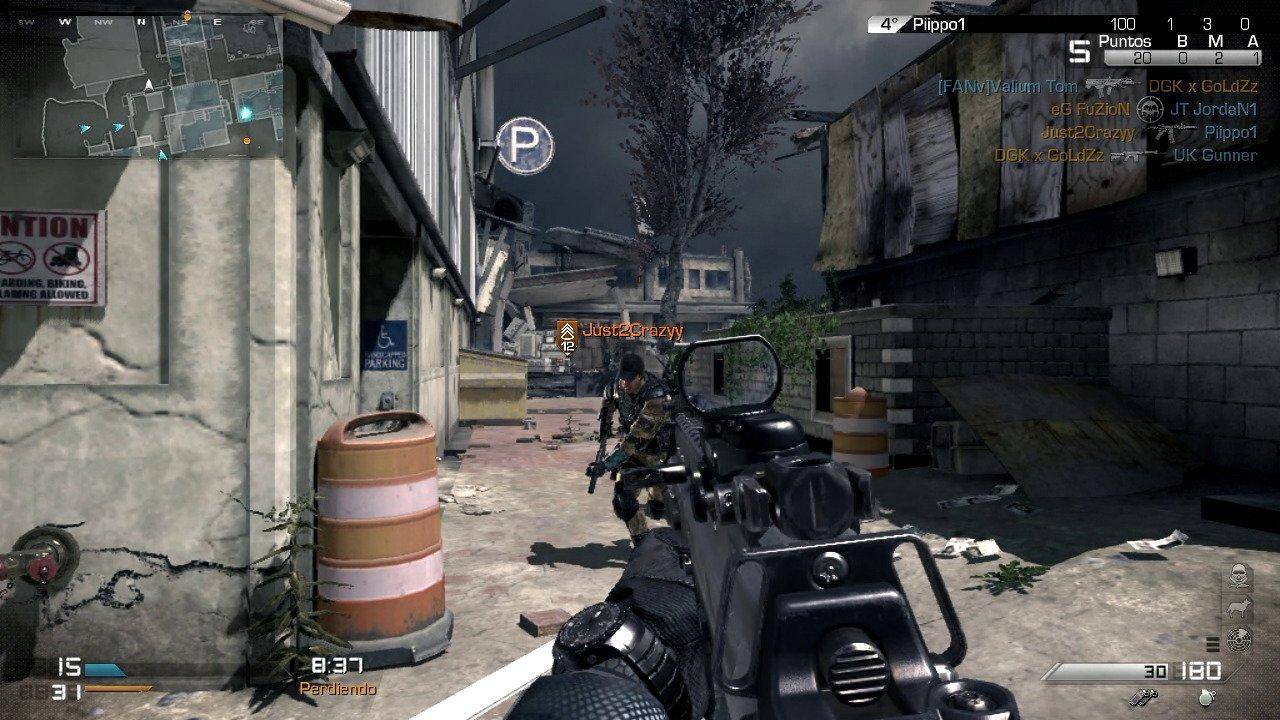Click the Valium Tom killfeed entry

(1008, 87)
